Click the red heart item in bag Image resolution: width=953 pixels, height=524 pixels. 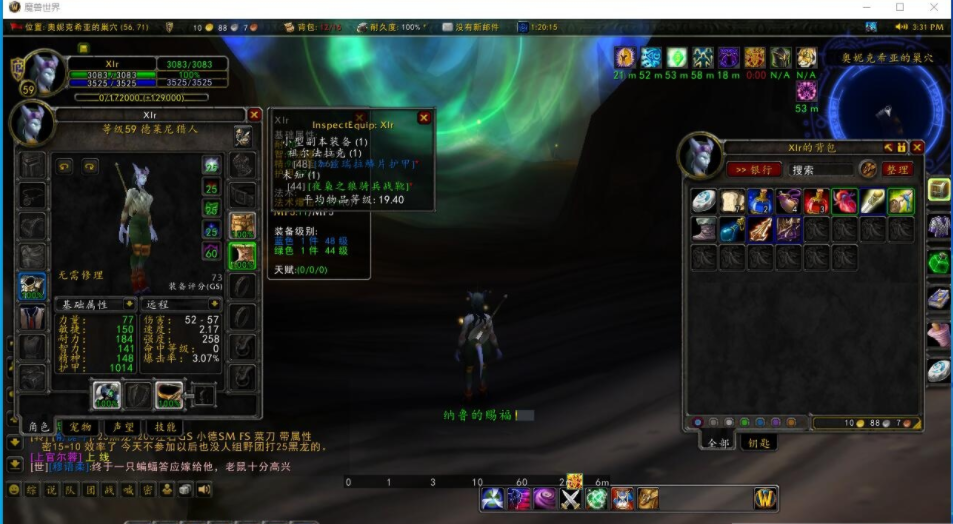click(x=846, y=202)
